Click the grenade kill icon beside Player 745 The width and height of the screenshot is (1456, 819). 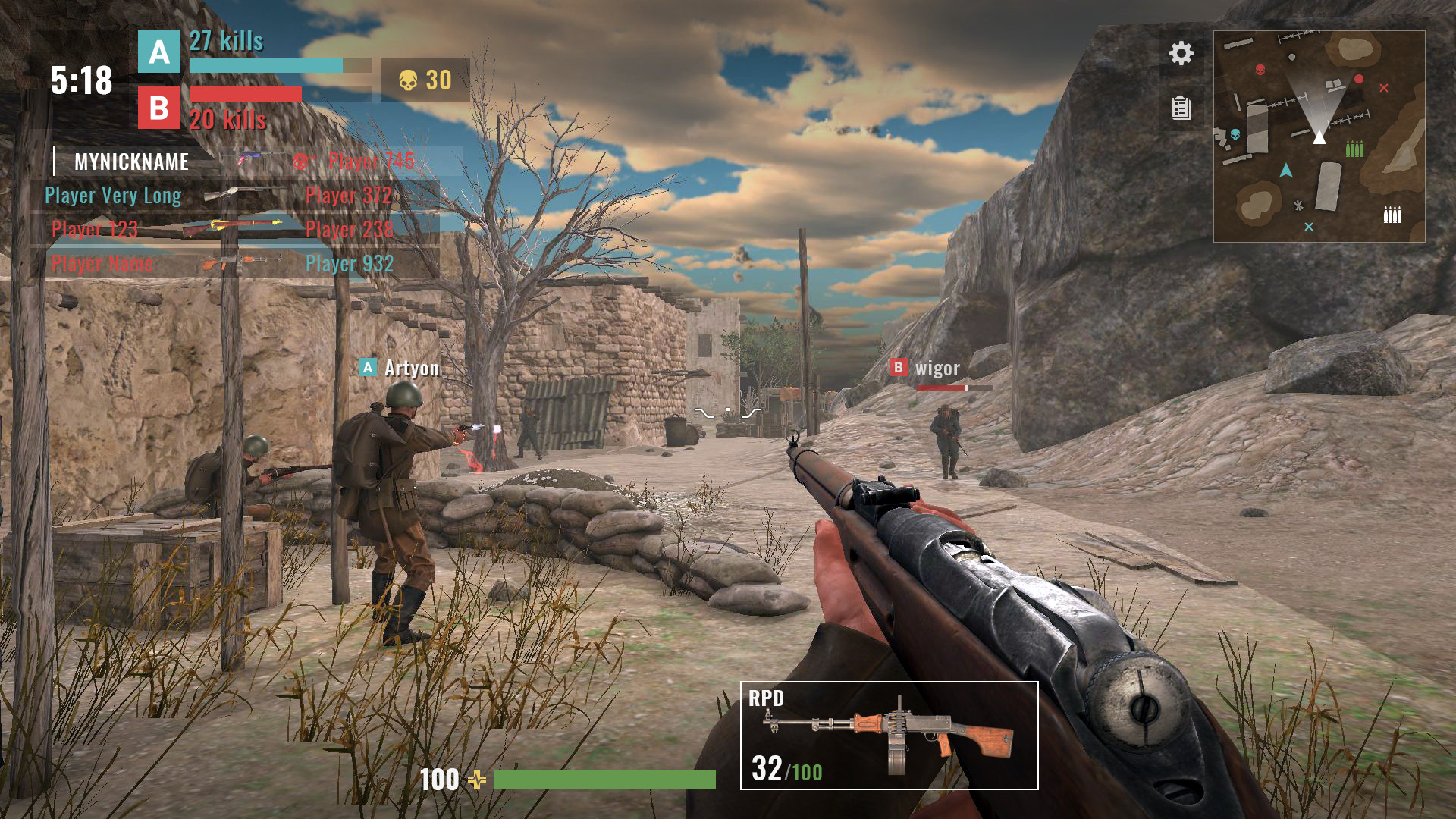303,161
